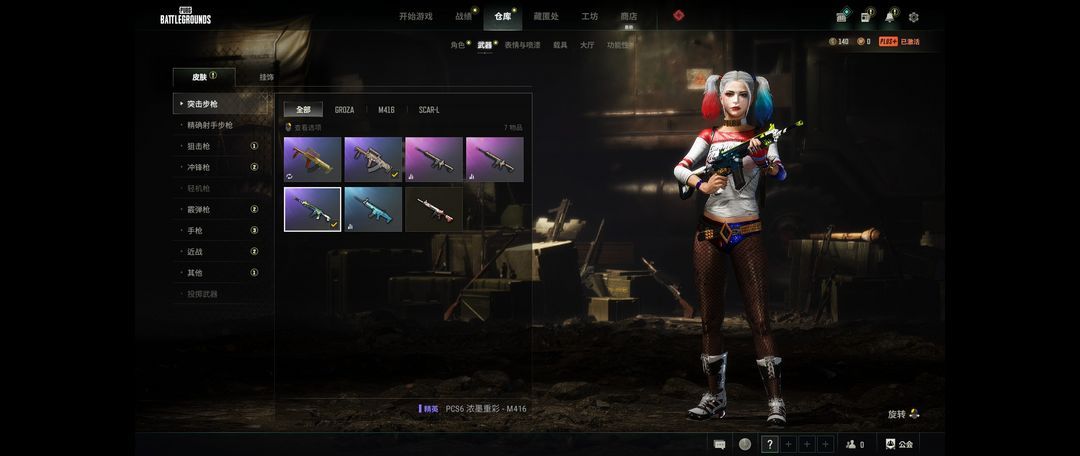The width and height of the screenshot is (1080, 456).
Task: Switch to the 表情与喷漆 emotes sub-tab
Action: pyautogui.click(x=522, y=45)
